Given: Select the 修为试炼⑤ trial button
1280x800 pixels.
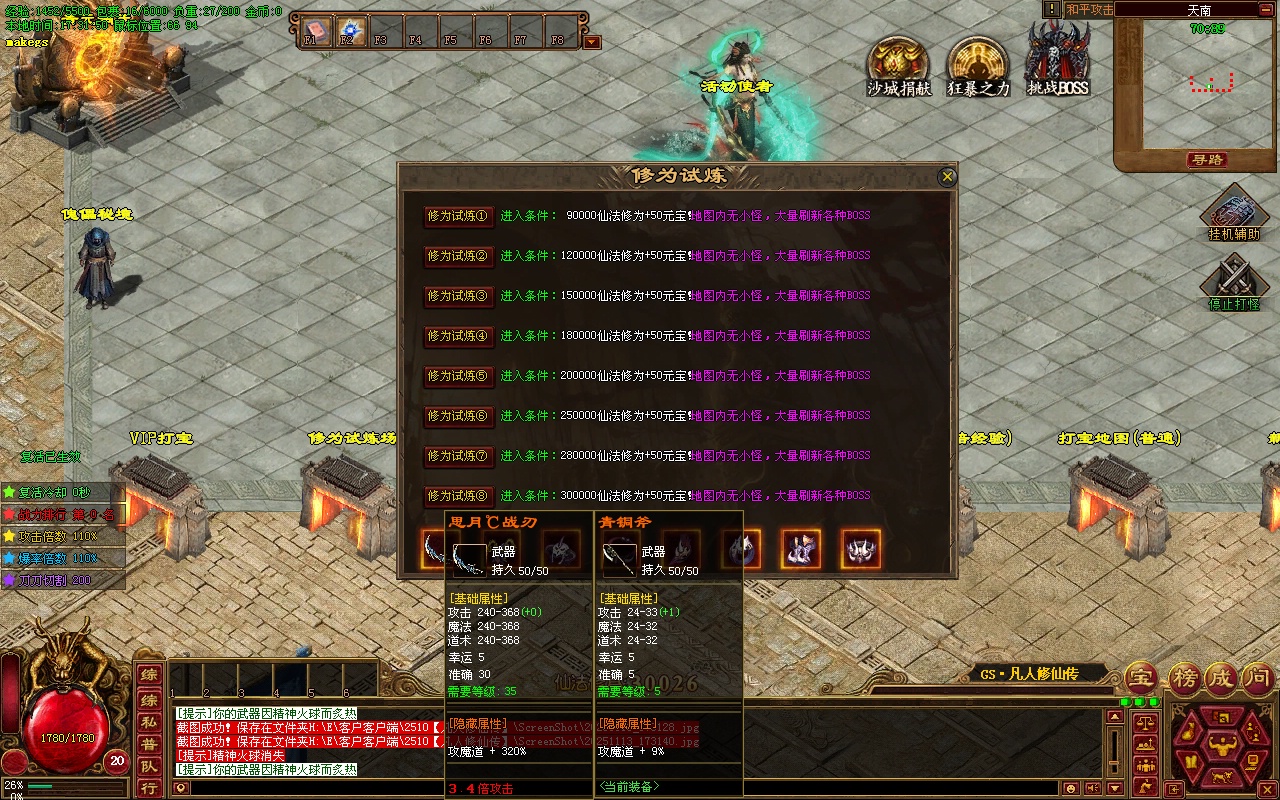Looking at the screenshot, I should (458, 376).
